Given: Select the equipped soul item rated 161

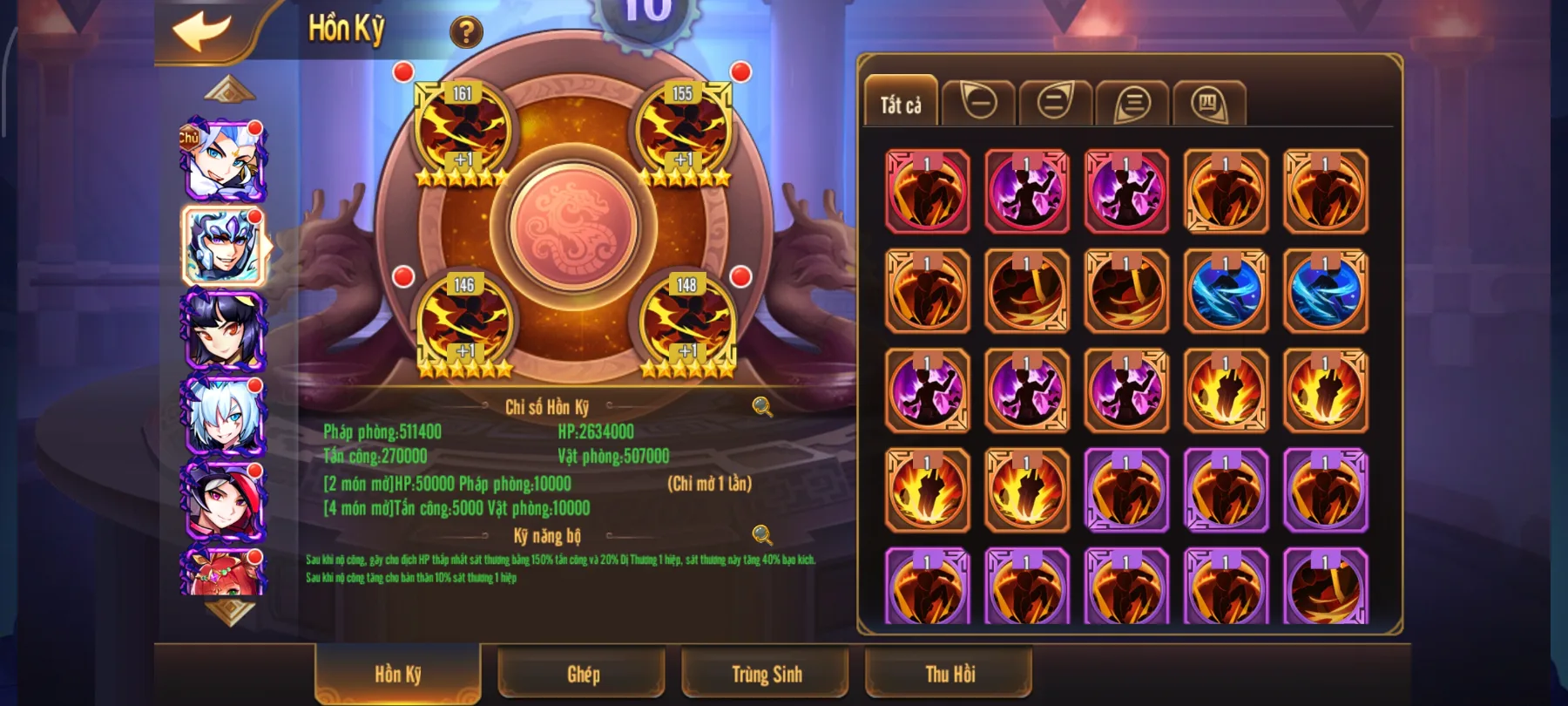Looking at the screenshot, I should (462, 131).
